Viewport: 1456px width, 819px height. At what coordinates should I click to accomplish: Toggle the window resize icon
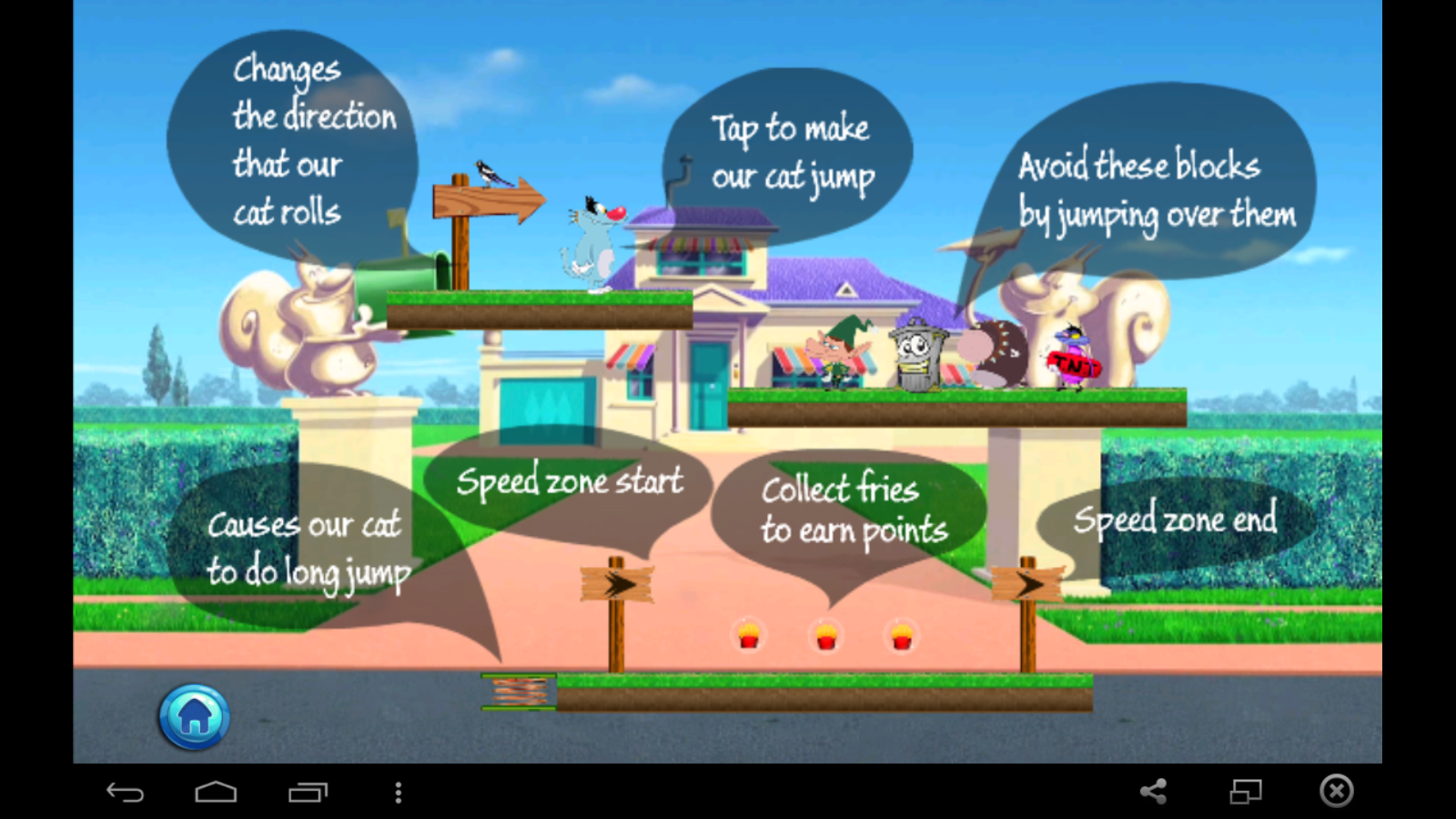click(1245, 792)
